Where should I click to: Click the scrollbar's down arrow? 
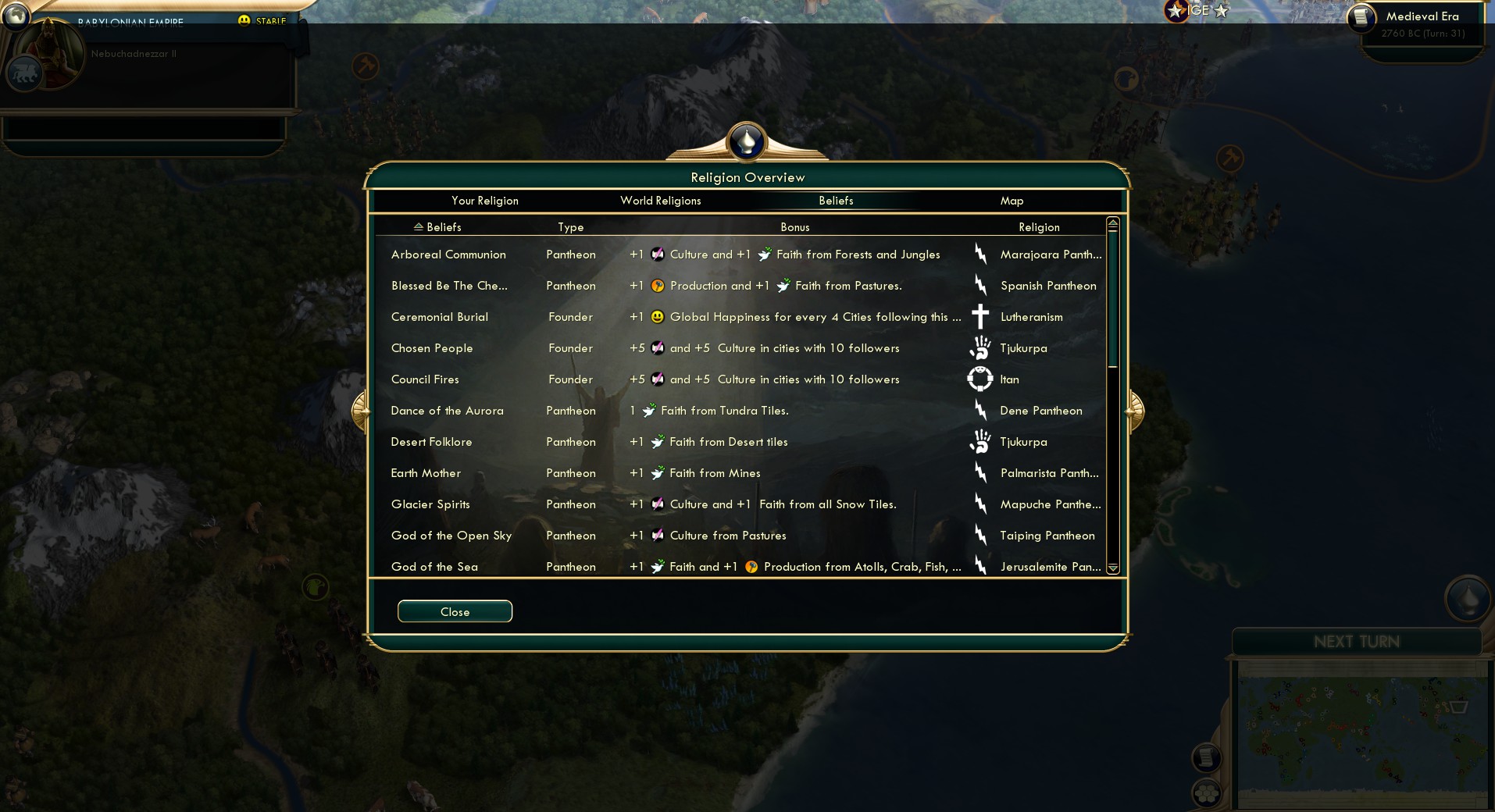coord(1112,569)
